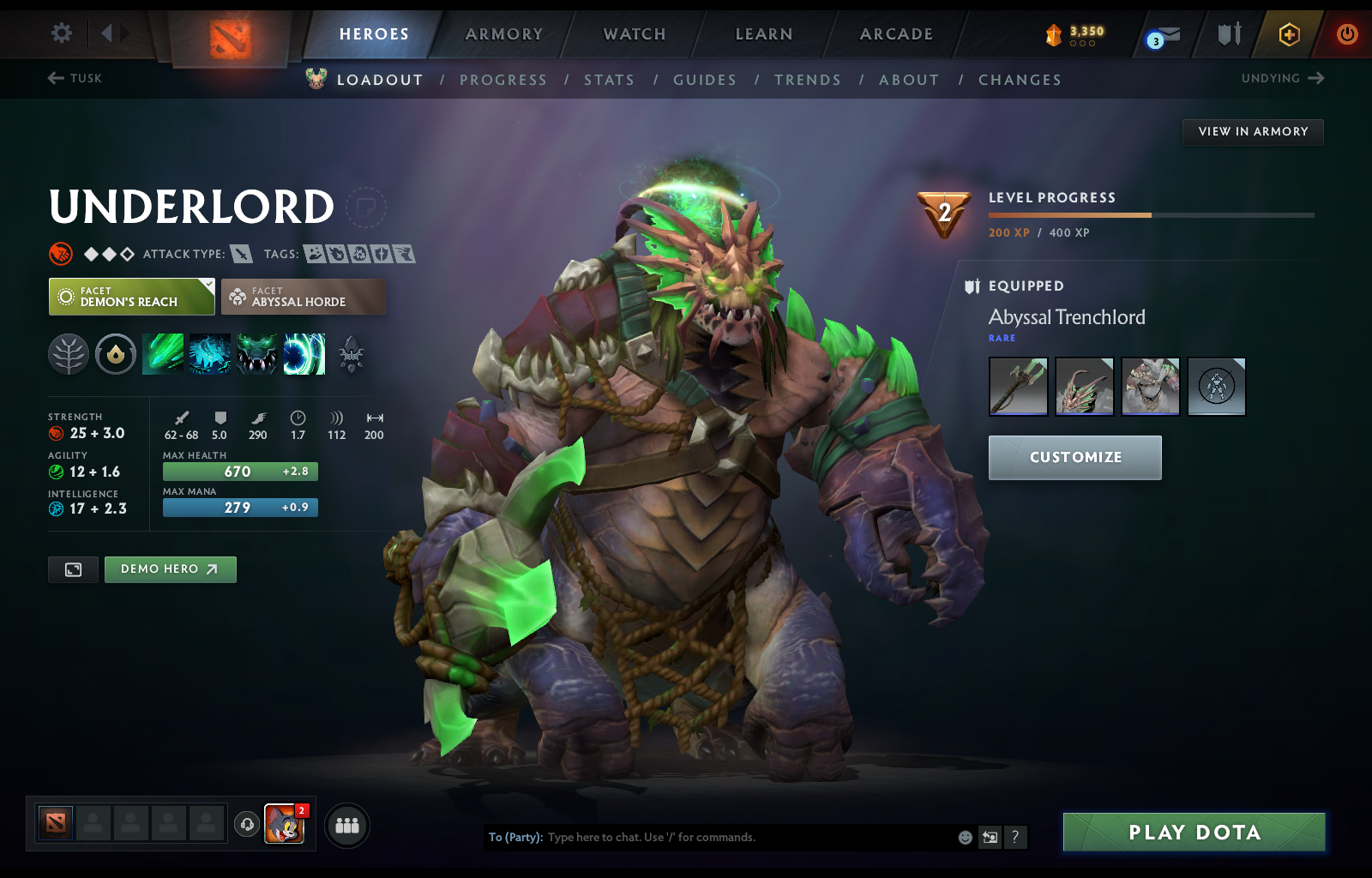The width and height of the screenshot is (1372, 878).
Task: Switch to the ARMORY tab
Action: click(502, 34)
